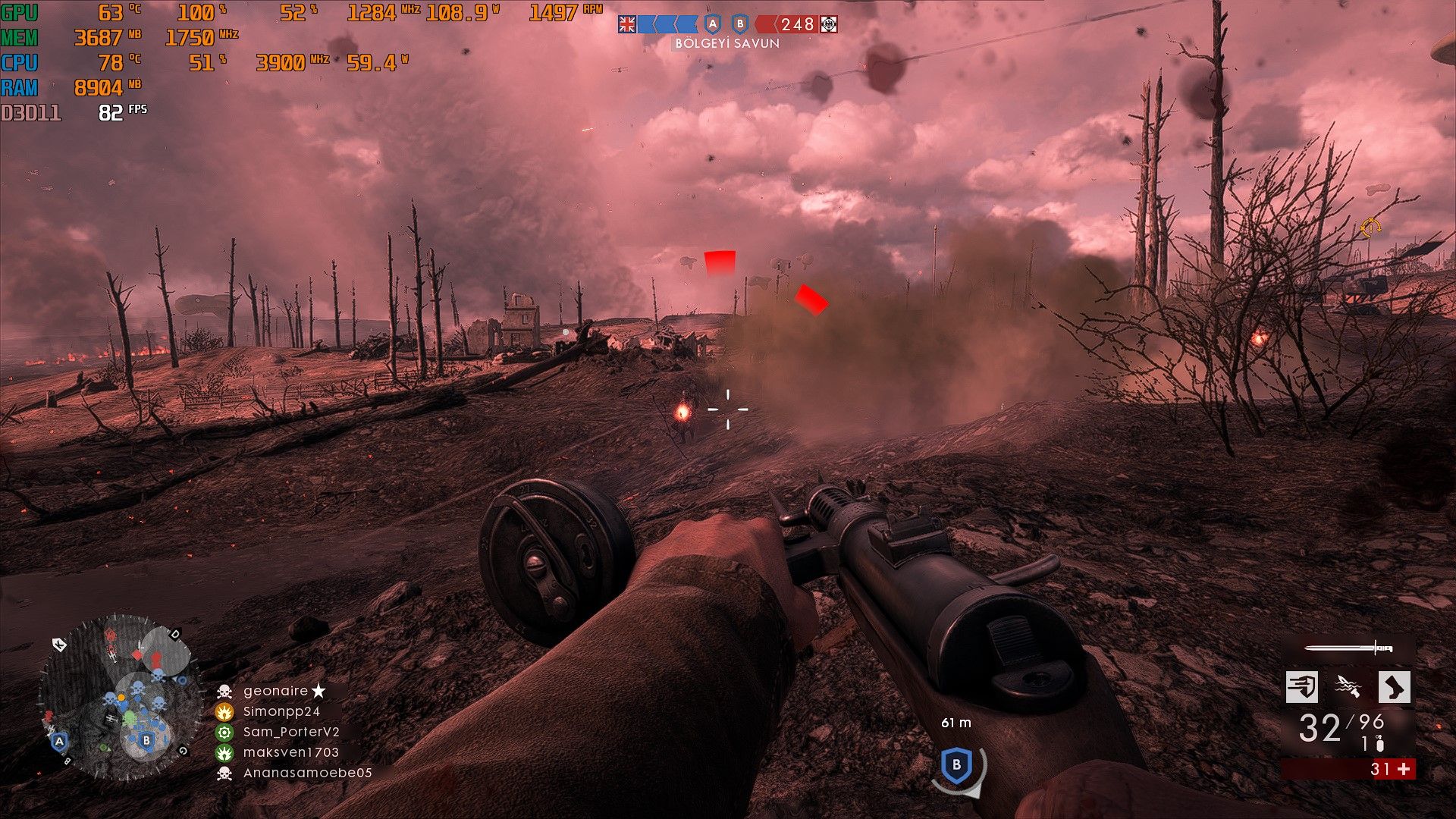Activate the dashing shield ability icon
Viewport: 1456px width, 819px height.
1302,687
